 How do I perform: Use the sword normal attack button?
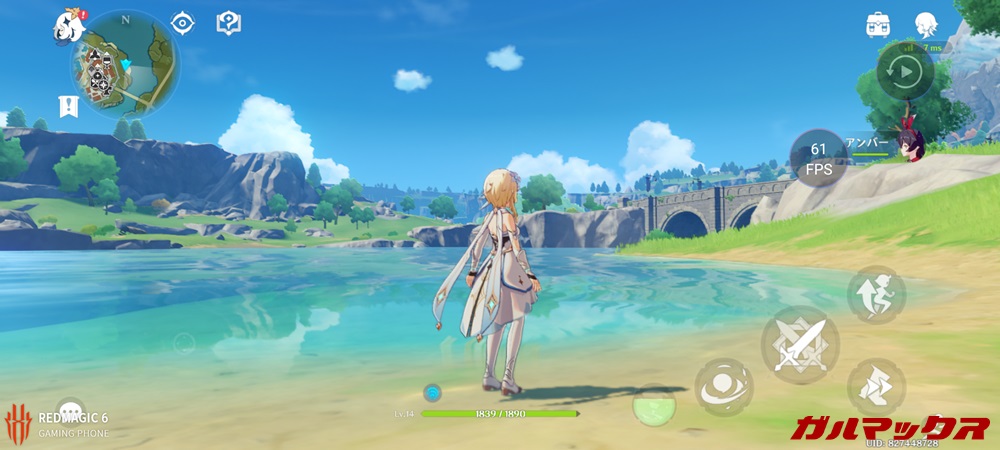[x=800, y=344]
